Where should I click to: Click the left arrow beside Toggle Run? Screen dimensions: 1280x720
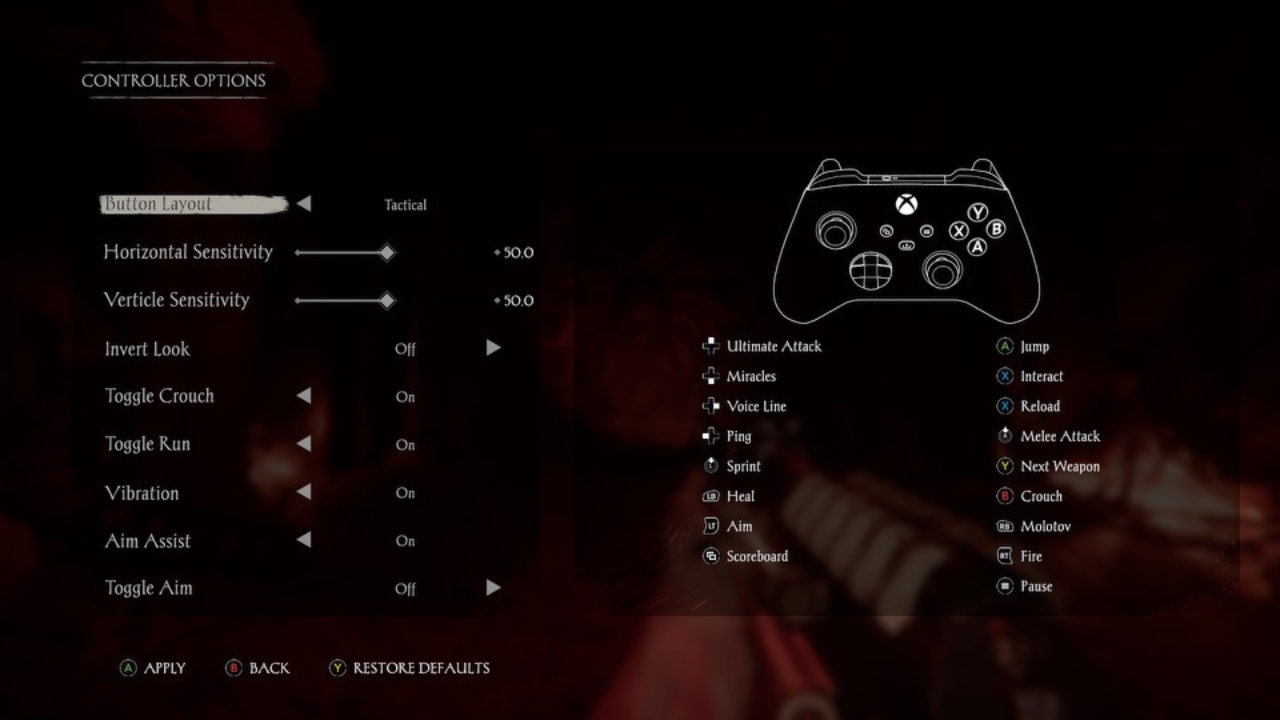tap(304, 444)
